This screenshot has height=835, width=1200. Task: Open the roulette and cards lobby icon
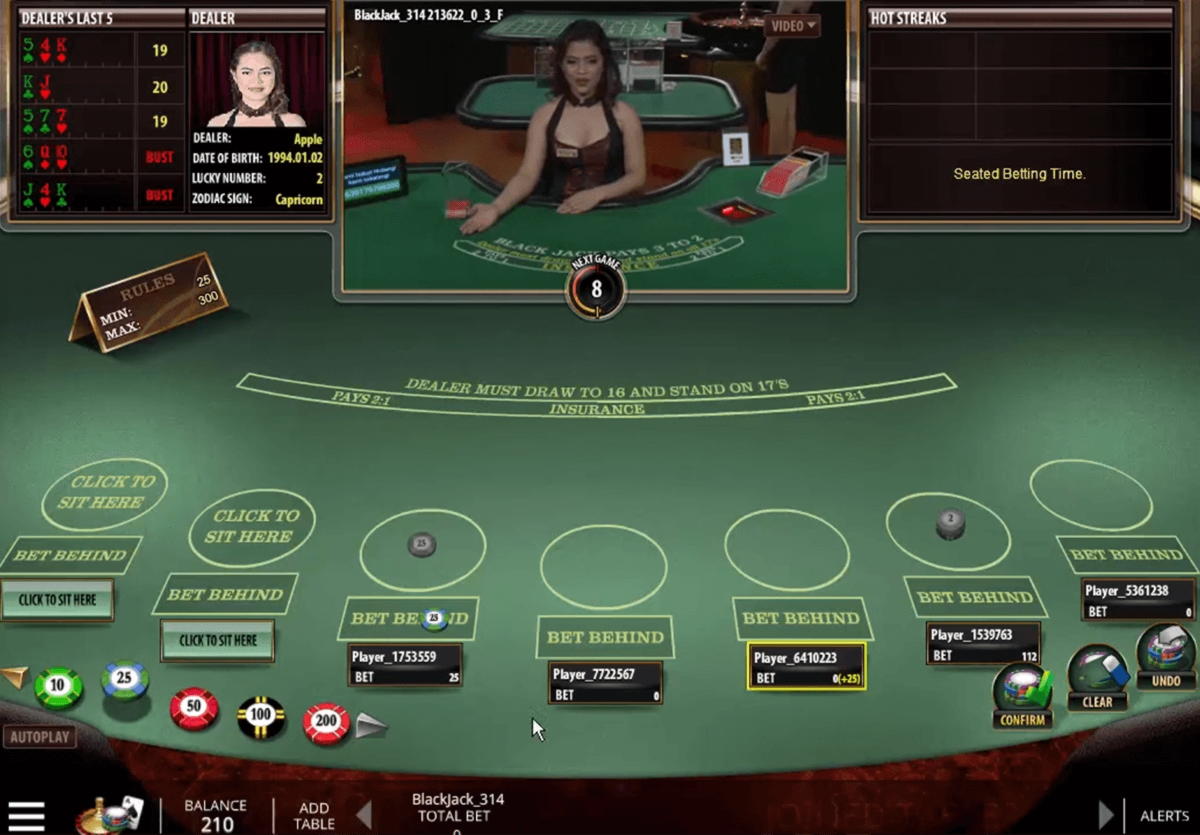tap(110, 815)
